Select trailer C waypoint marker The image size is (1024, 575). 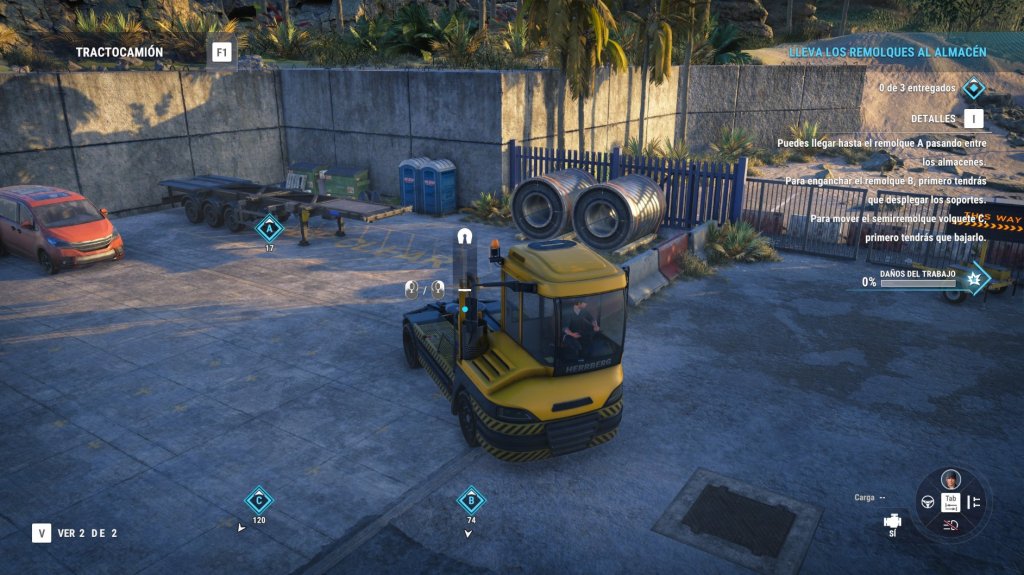[259, 500]
